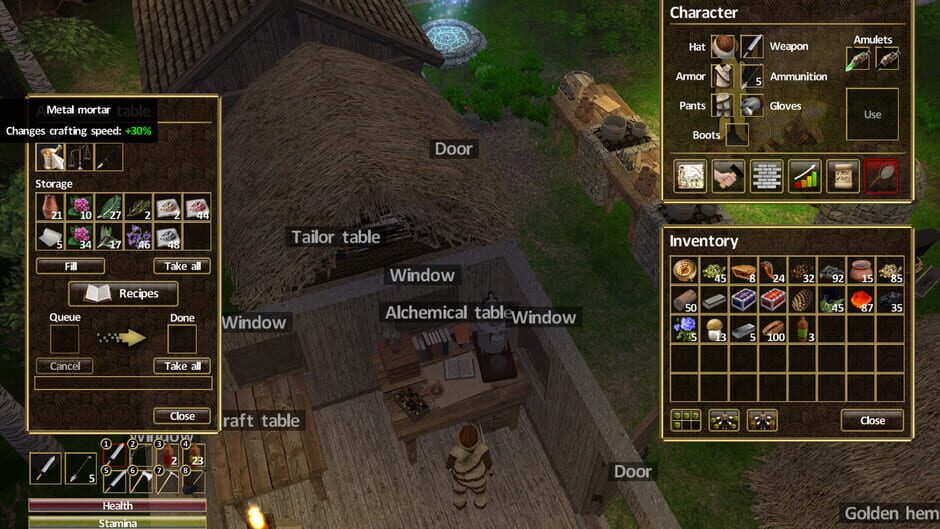Screen dimensions: 940x529
Task: Click the Use box under Amulets
Action: [x=872, y=114]
